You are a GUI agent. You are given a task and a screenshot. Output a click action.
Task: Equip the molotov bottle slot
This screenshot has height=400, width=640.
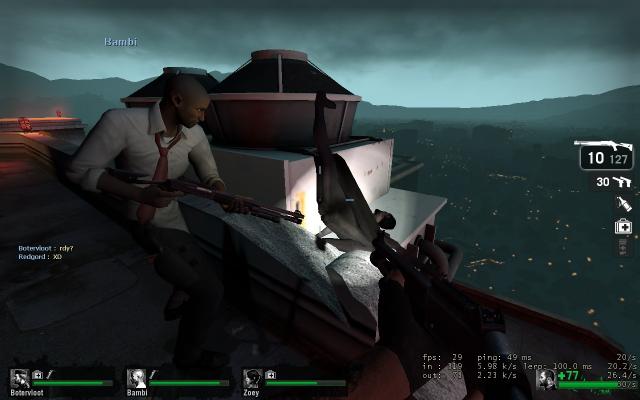(x=623, y=204)
